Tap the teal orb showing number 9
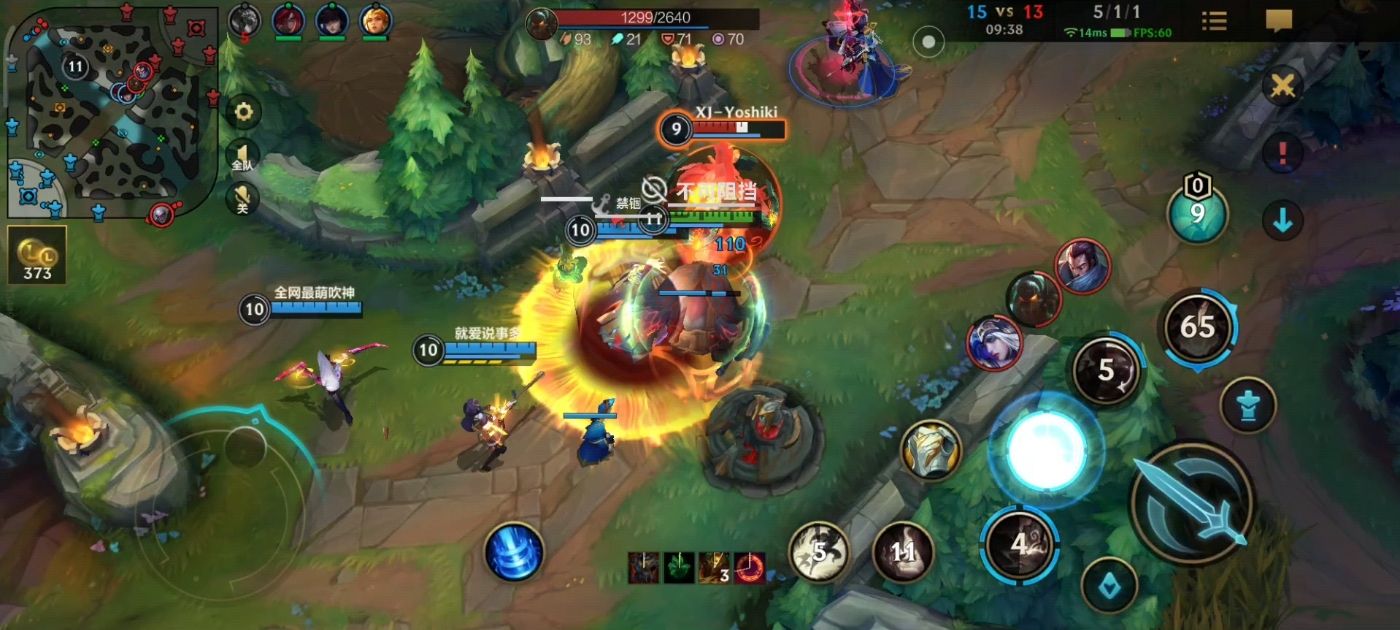 click(1197, 214)
